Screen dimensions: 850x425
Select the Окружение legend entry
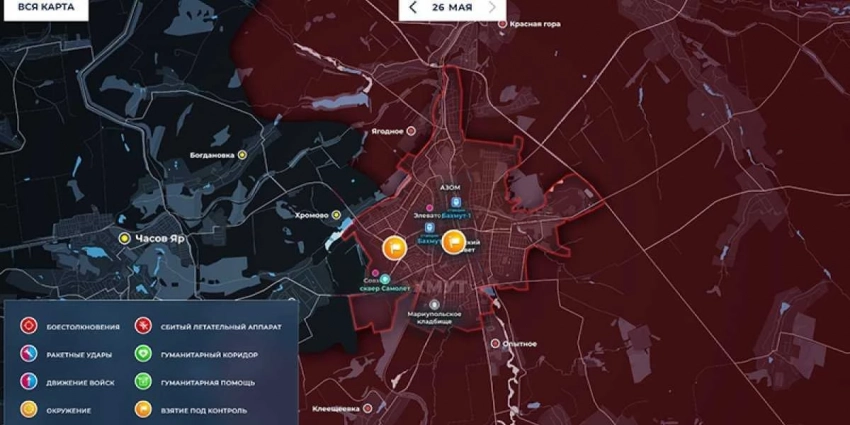pyautogui.click(x=30, y=409)
